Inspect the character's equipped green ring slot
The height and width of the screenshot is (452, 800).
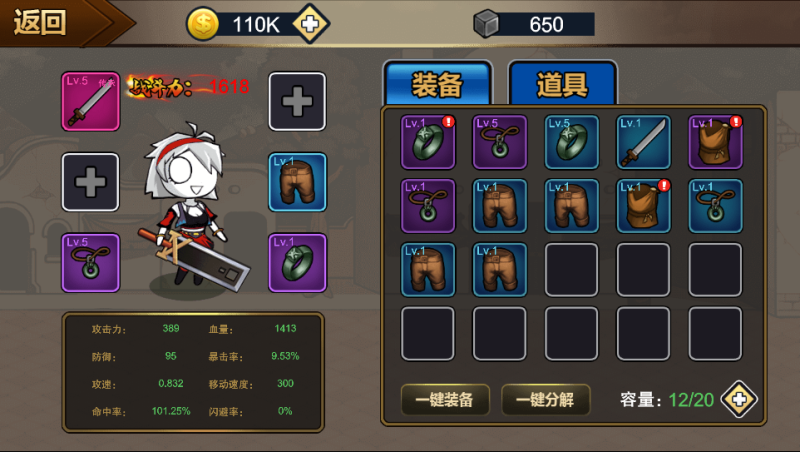pyautogui.click(x=298, y=262)
